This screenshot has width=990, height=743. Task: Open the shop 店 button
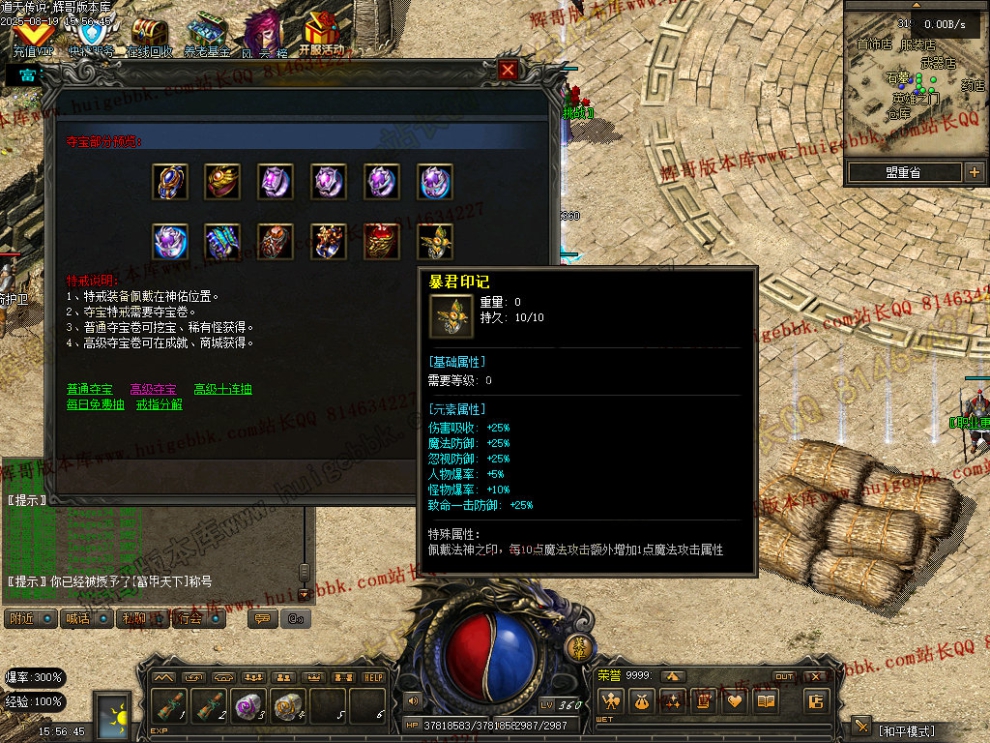pyautogui.click(x=817, y=701)
